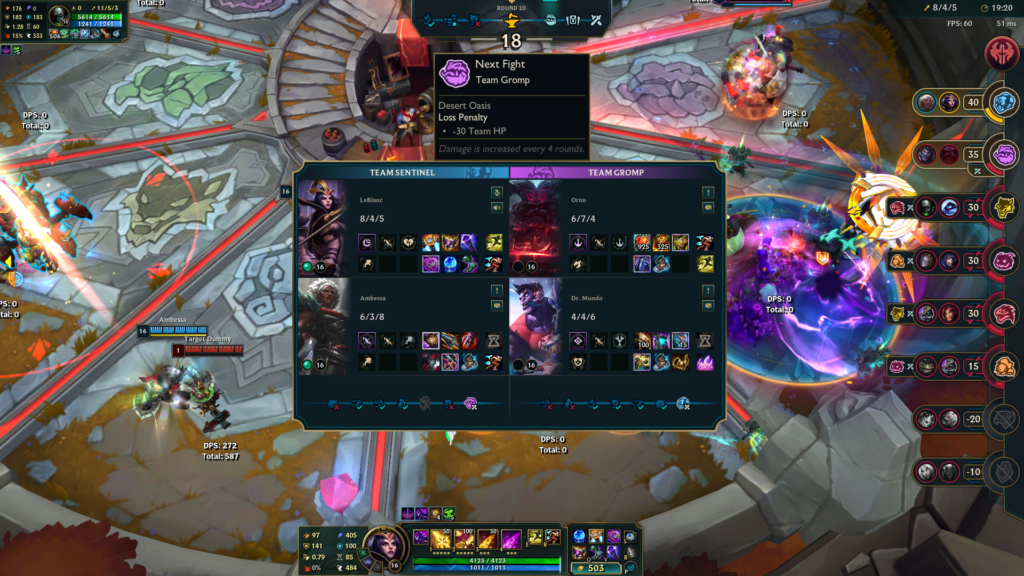Cast LeBlanc's ultimate ability in slot four
The height and width of the screenshot is (576, 1024).
tap(511, 538)
